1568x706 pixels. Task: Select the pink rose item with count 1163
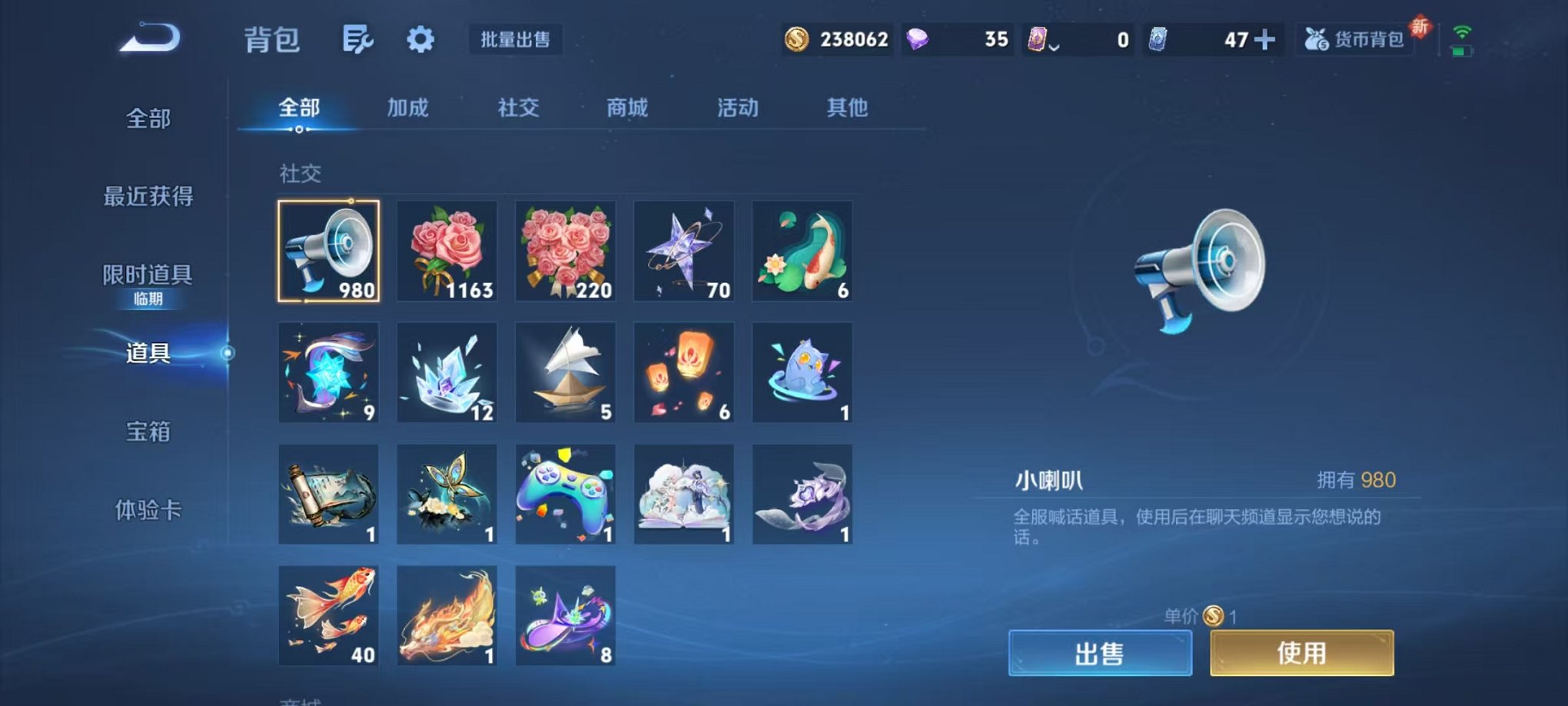(447, 251)
